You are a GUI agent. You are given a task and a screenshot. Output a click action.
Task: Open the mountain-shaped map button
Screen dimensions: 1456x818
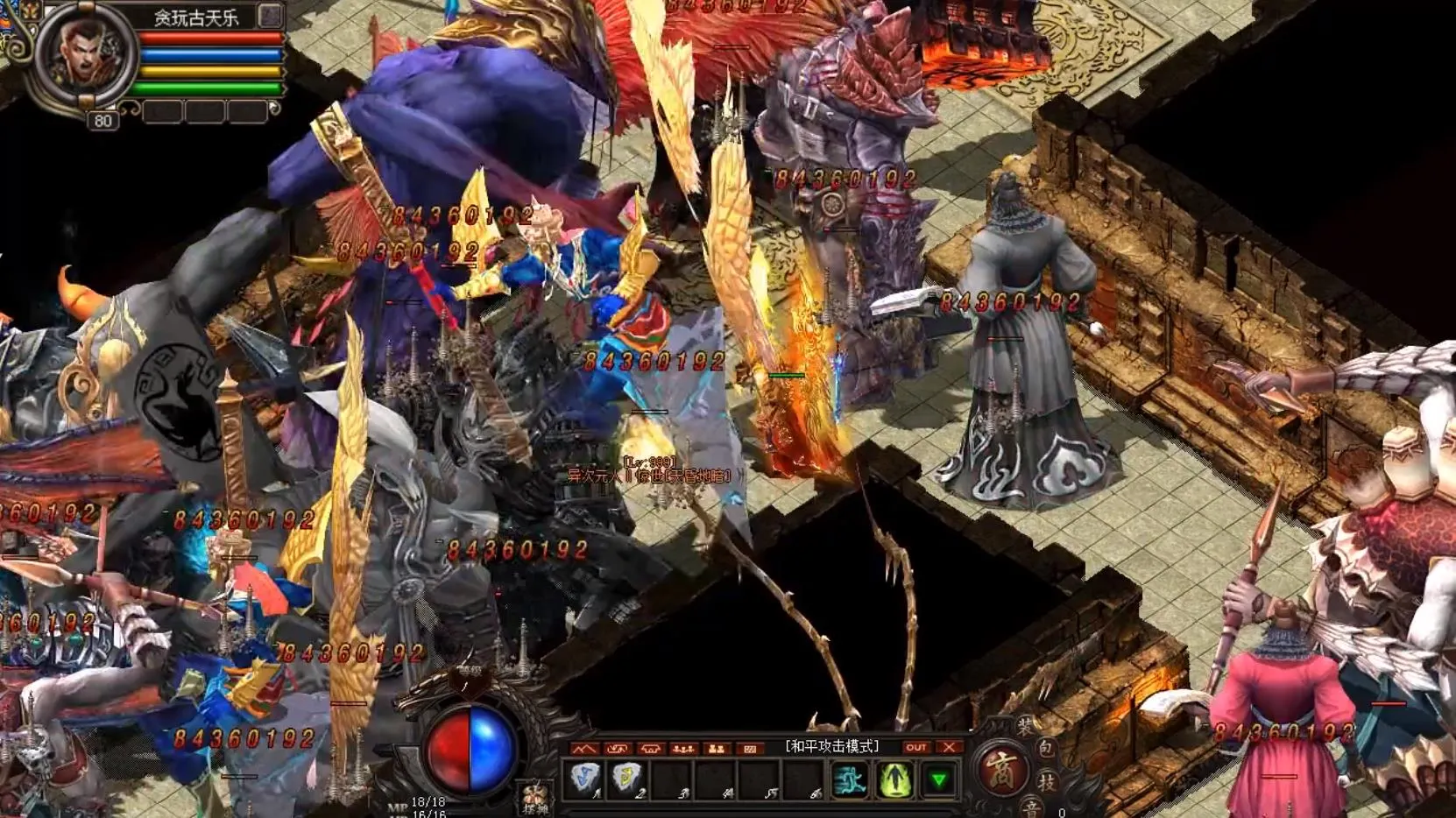[x=584, y=748]
